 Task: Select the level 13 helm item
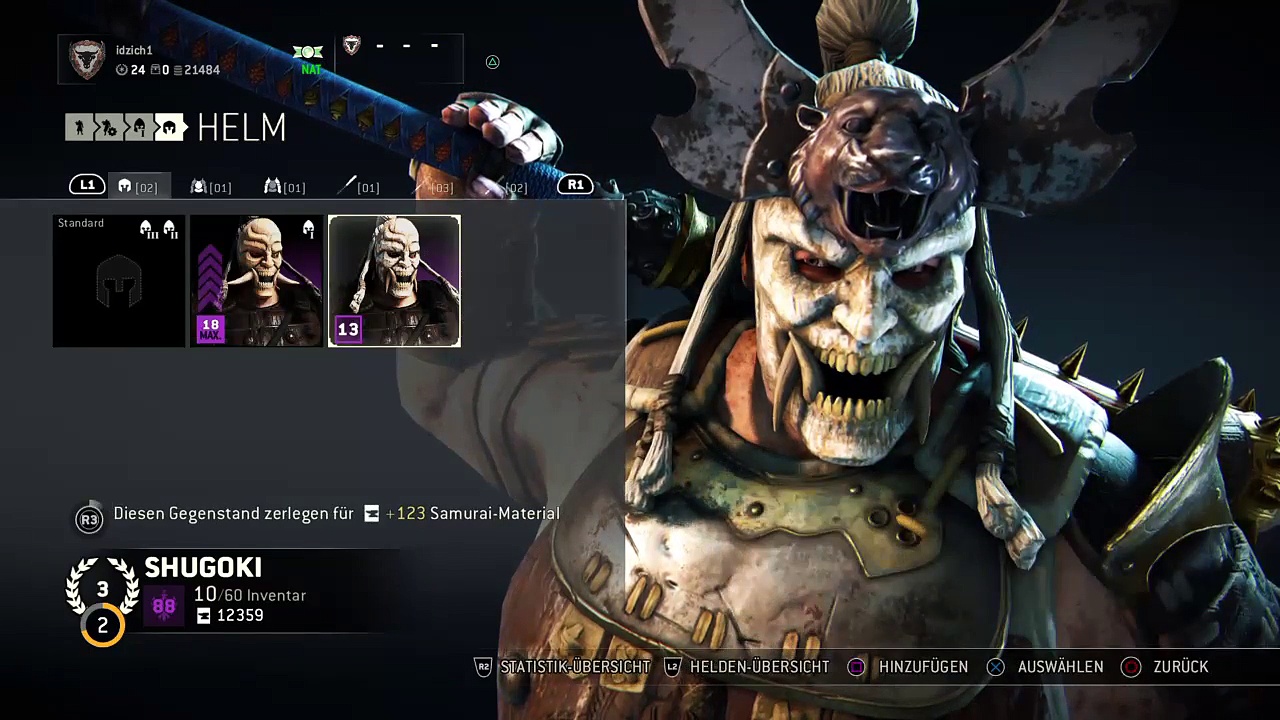(x=394, y=281)
